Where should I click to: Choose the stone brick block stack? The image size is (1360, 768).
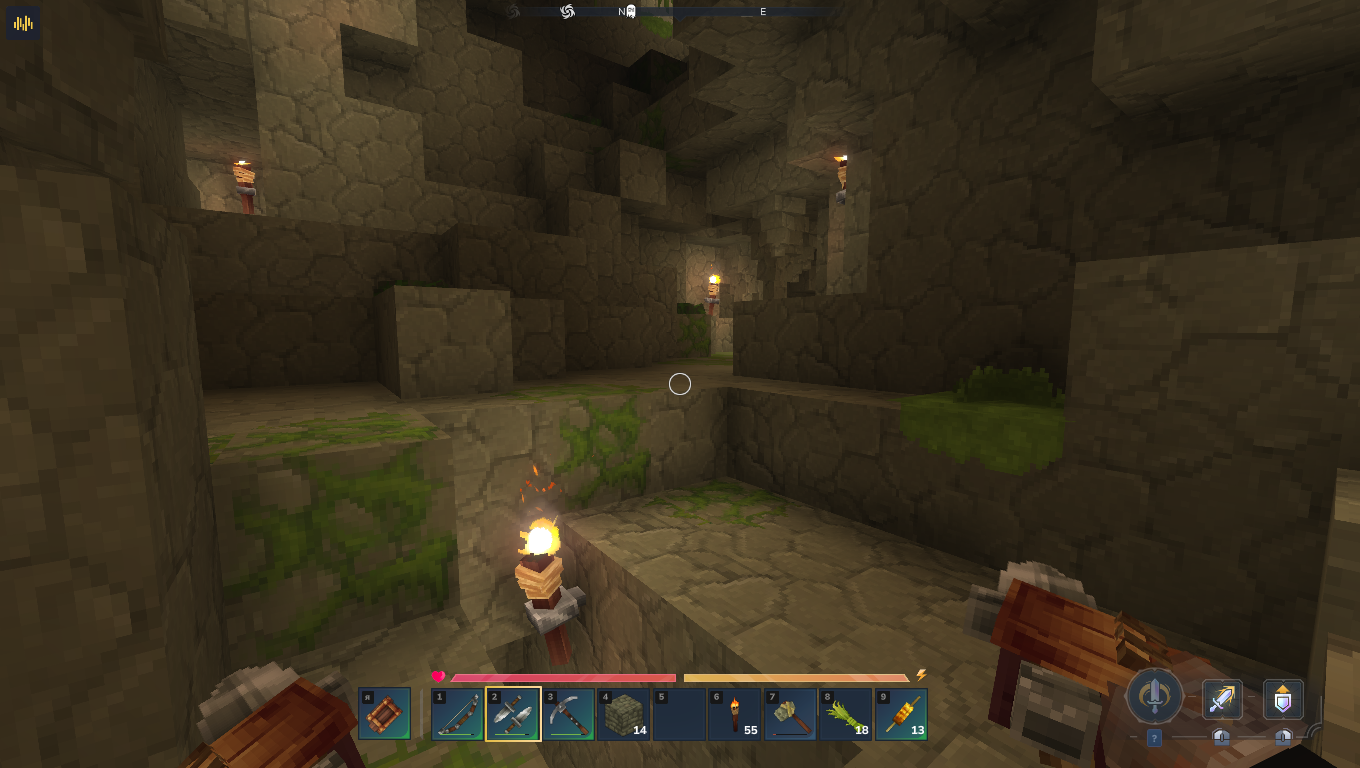(624, 714)
